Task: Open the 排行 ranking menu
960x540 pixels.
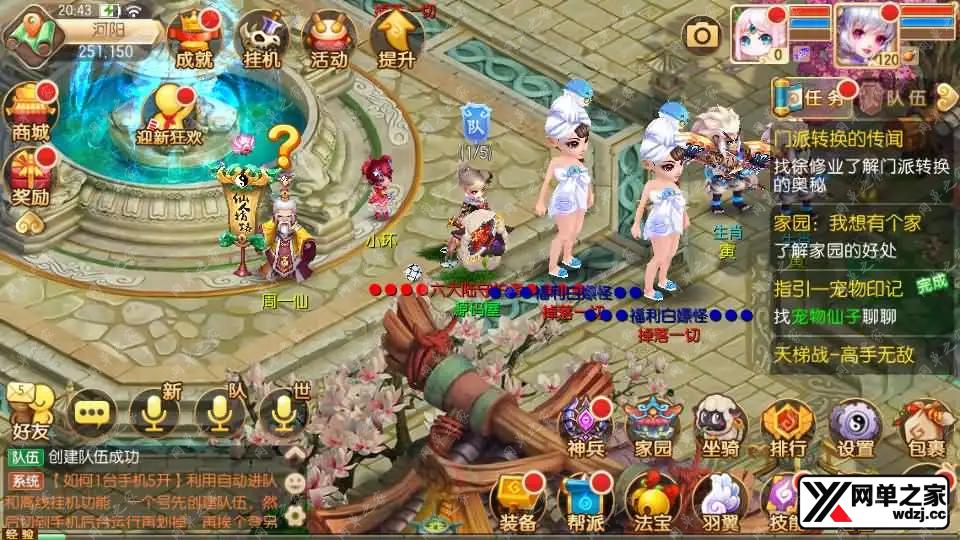Action: pyautogui.click(x=788, y=425)
